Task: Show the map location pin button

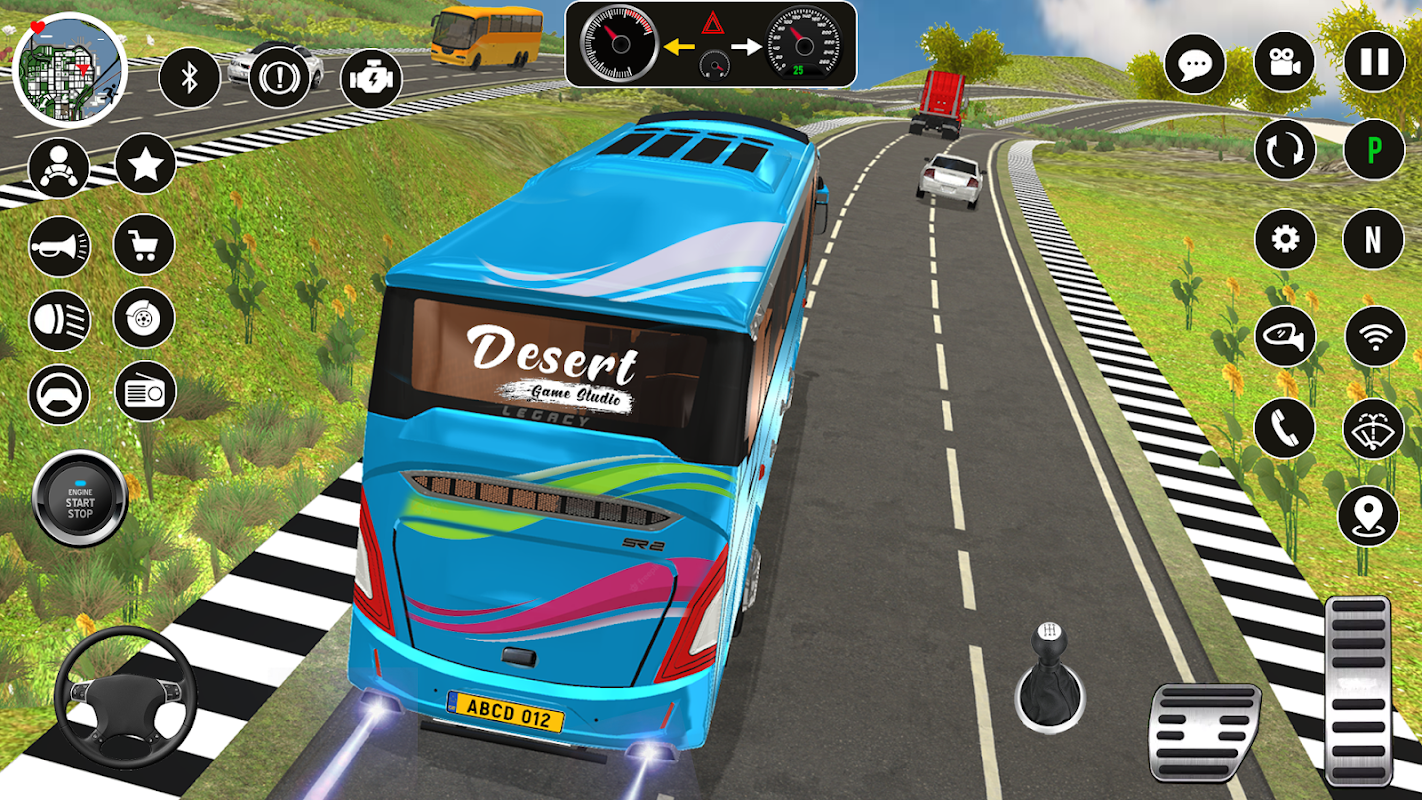Action: (1368, 516)
